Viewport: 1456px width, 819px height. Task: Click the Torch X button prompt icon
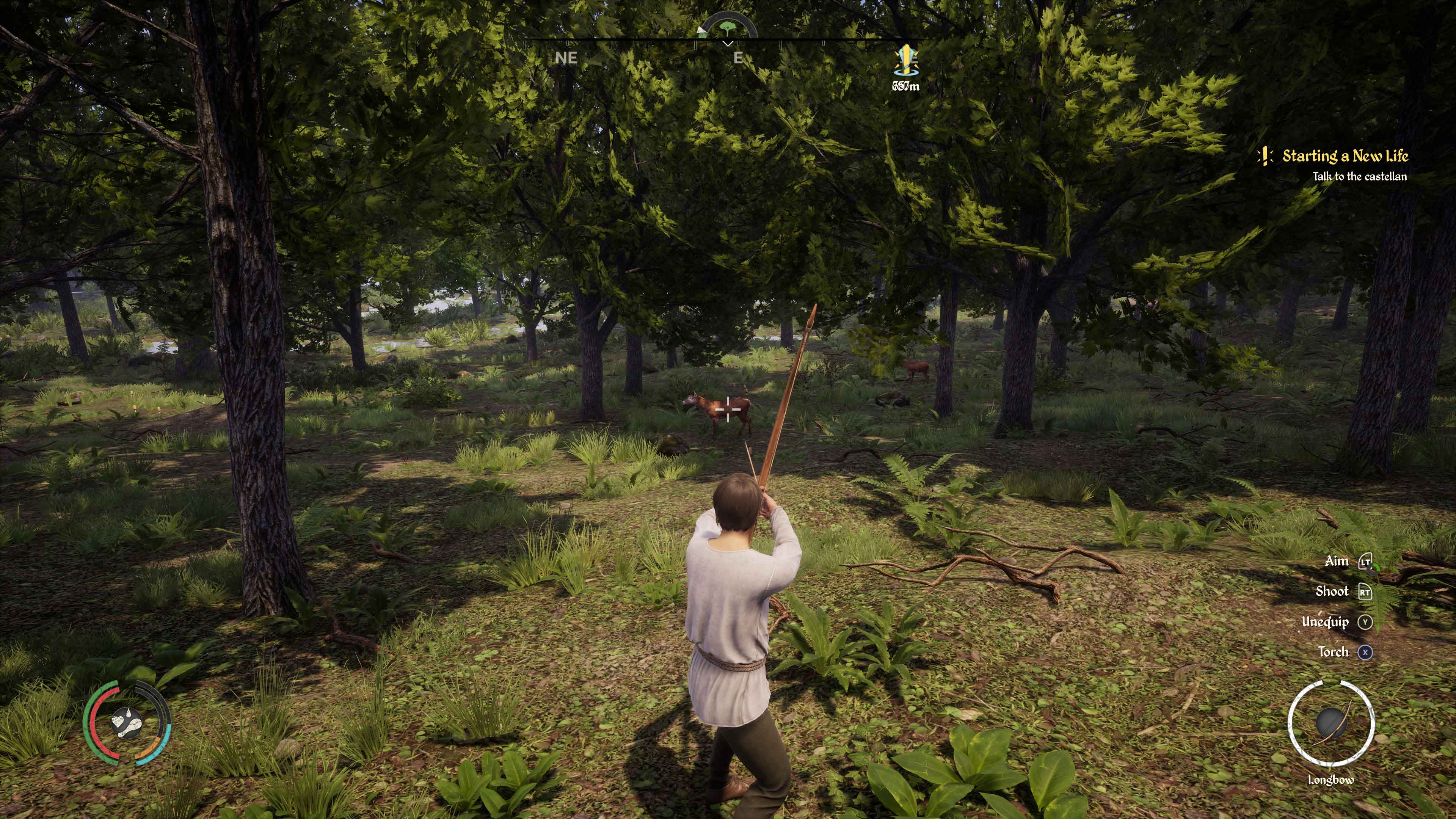(1365, 652)
